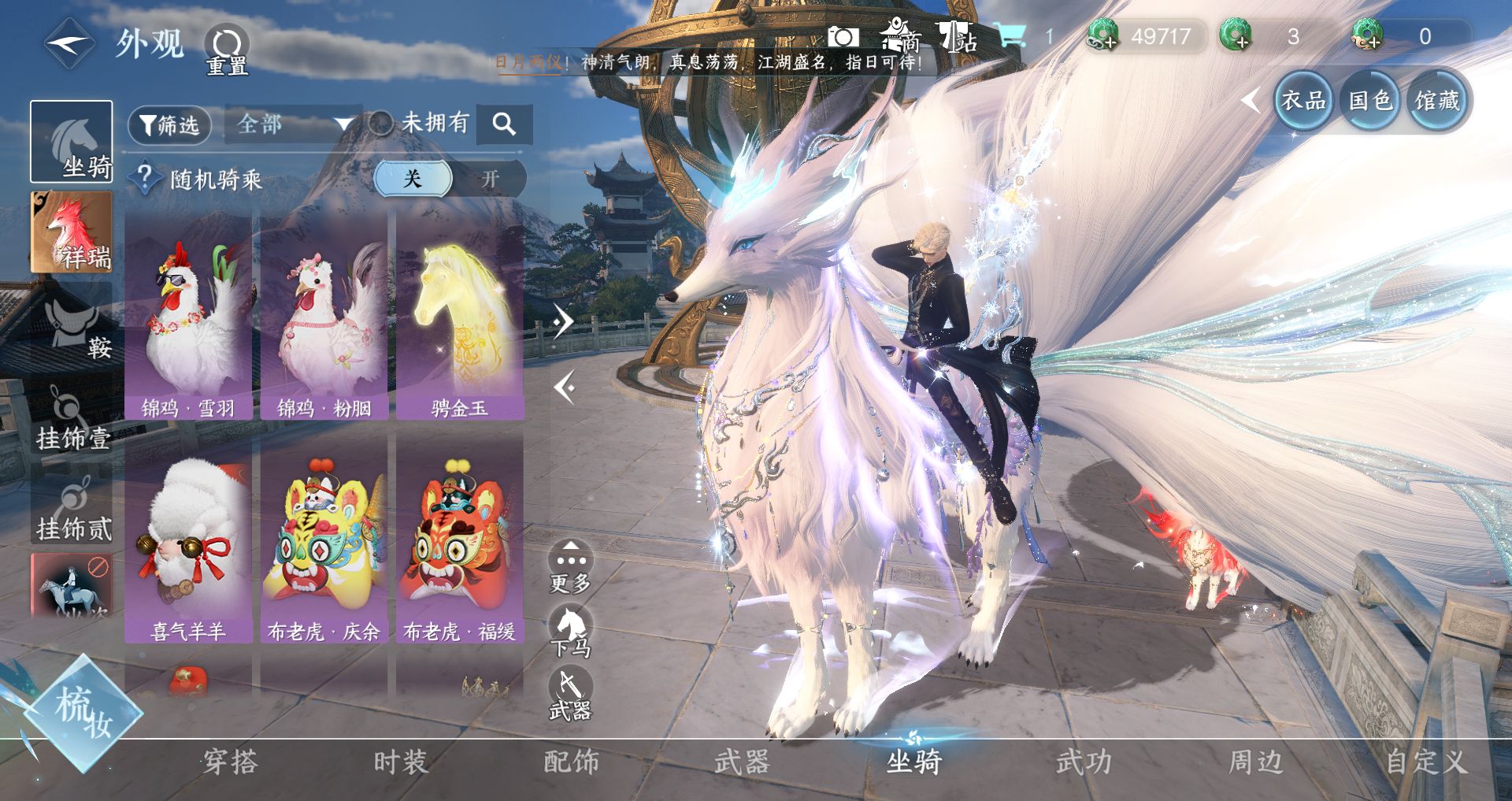Viewport: 1512px width, 801px height.
Task: Open the 筛选 filter button
Action: tap(169, 125)
